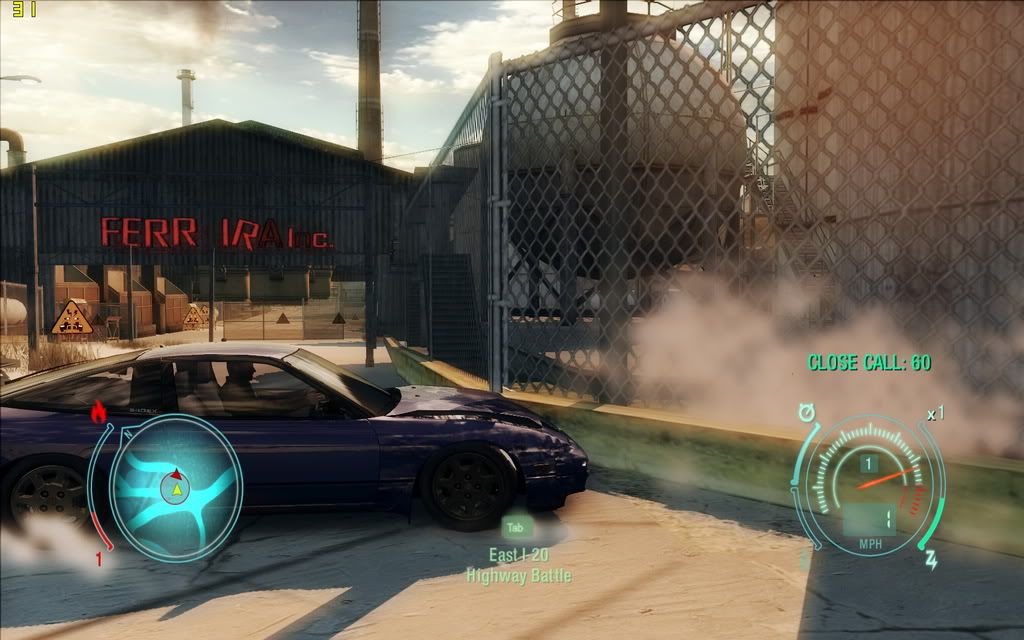Select the red heat flame icon
The height and width of the screenshot is (640, 1024).
coord(98,411)
